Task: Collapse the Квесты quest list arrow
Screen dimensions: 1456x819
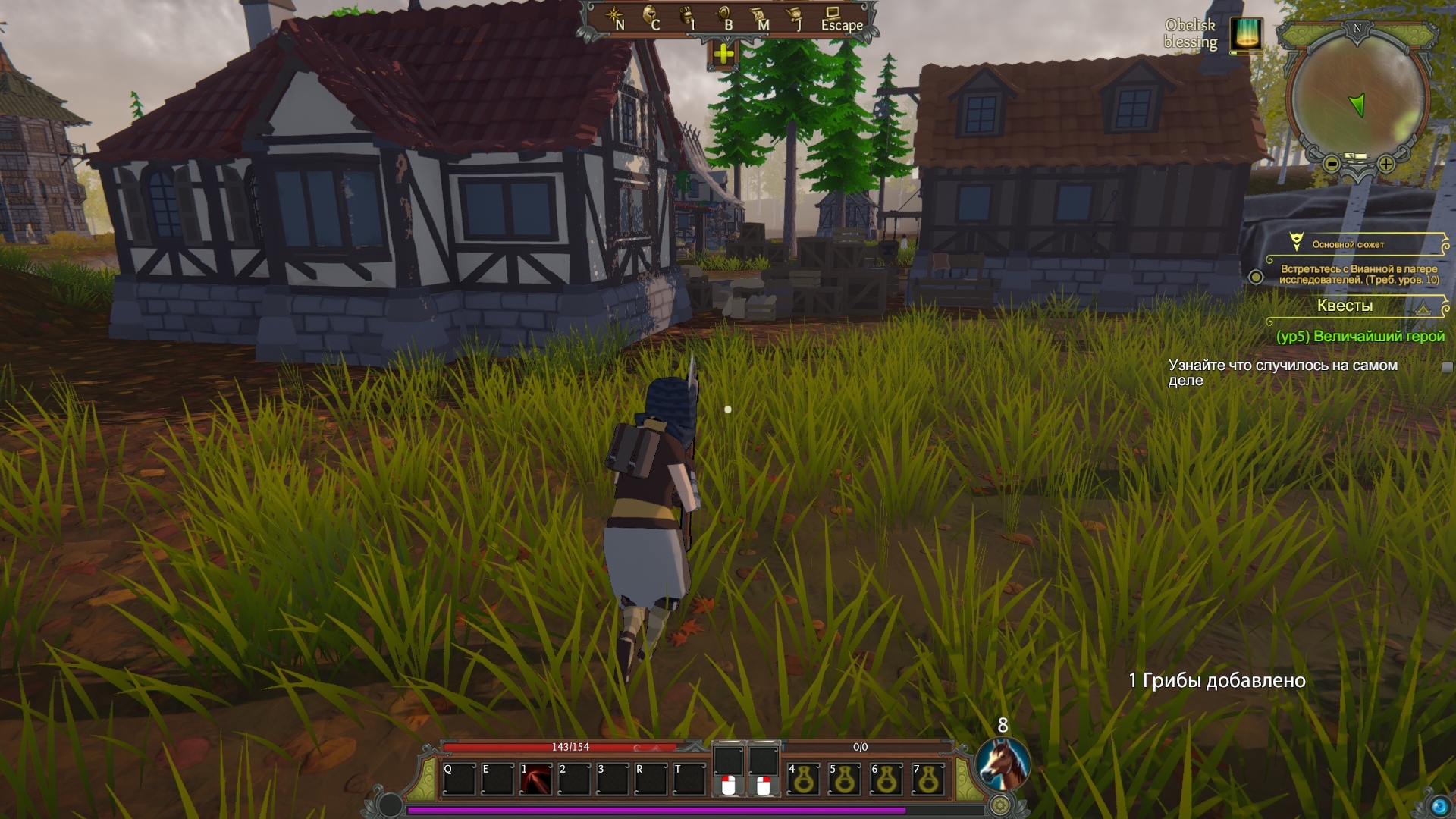Action: tap(1423, 308)
